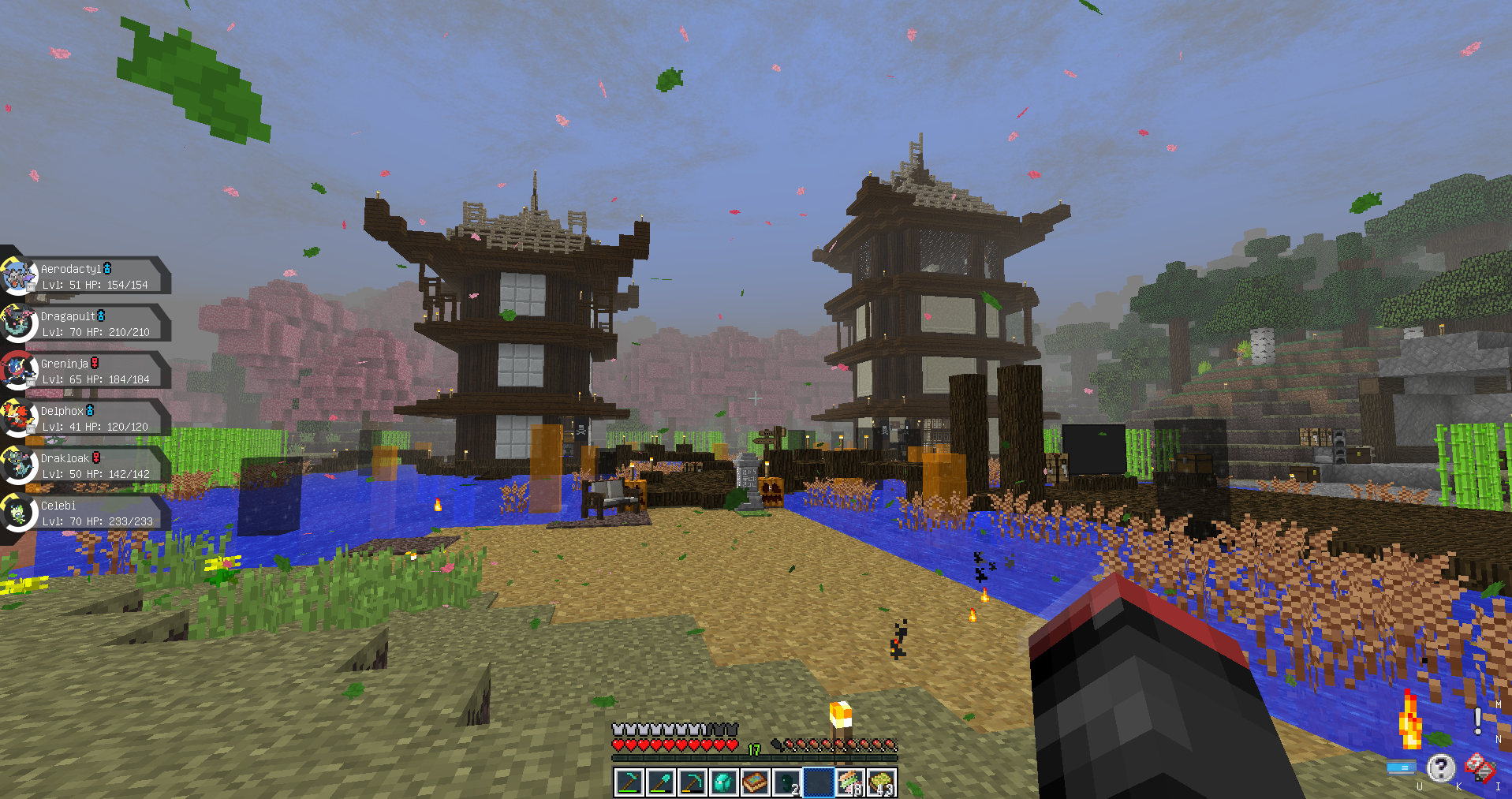Click the empty highlighted hotbar slot
The width and height of the screenshot is (1512, 799).
coord(819,782)
